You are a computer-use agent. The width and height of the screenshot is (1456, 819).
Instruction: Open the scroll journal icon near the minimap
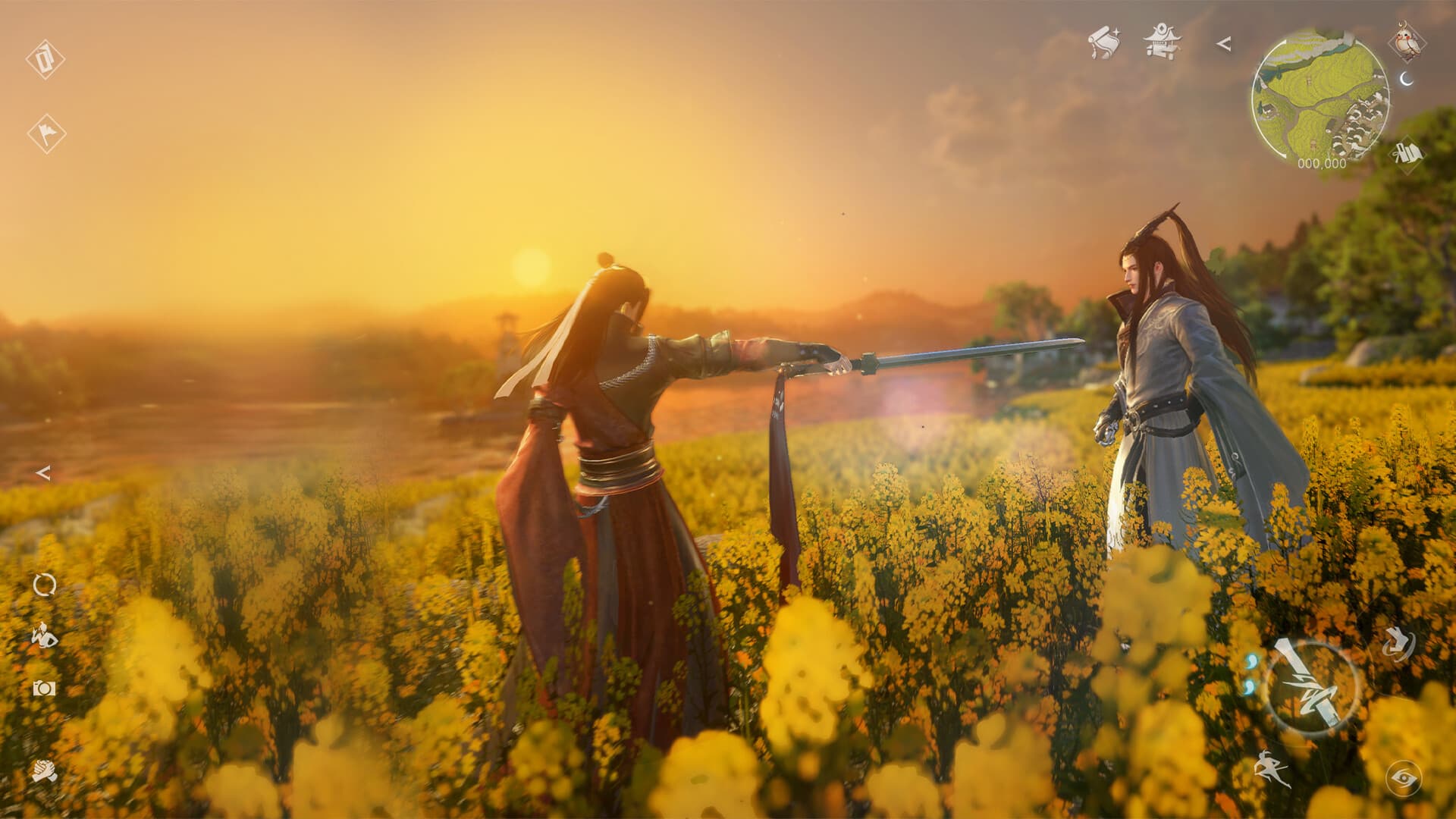click(x=1104, y=42)
